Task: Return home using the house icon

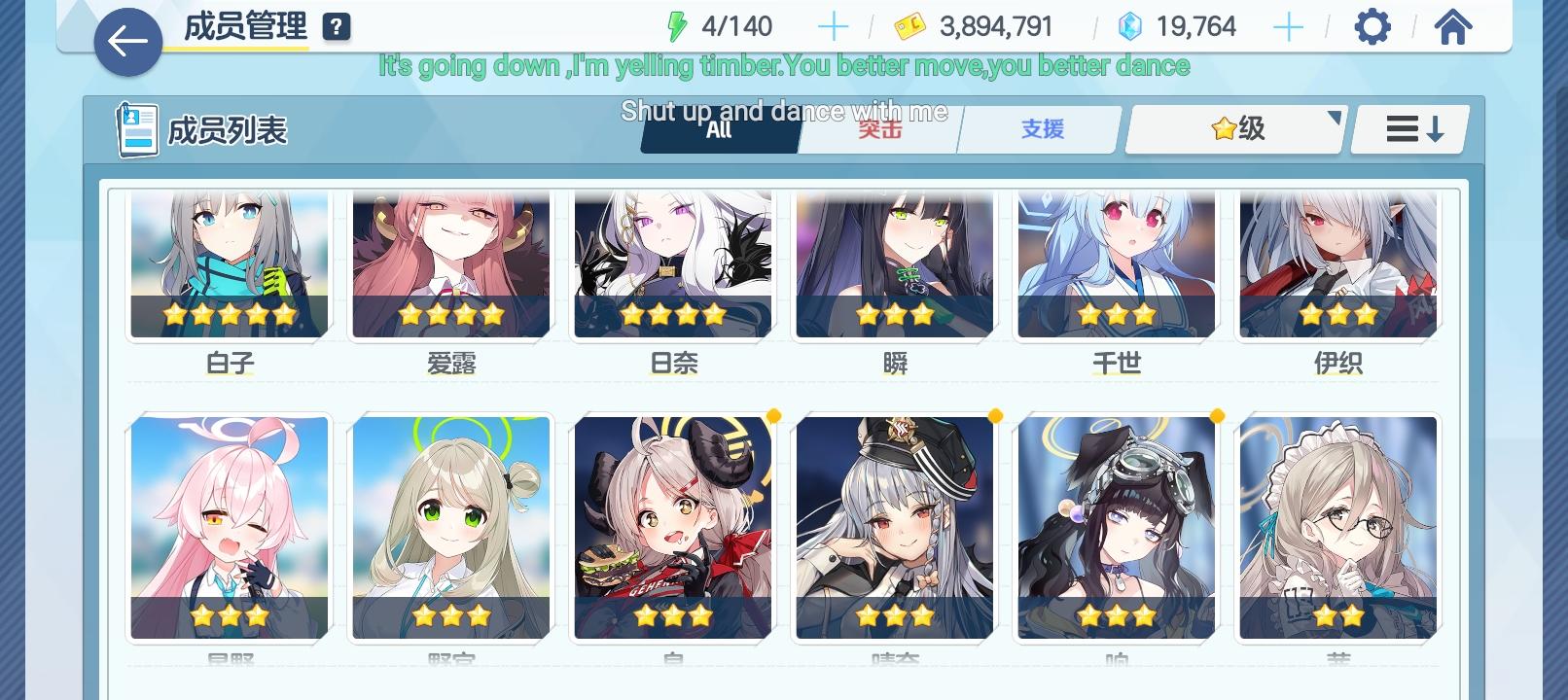Action: pyautogui.click(x=1453, y=26)
